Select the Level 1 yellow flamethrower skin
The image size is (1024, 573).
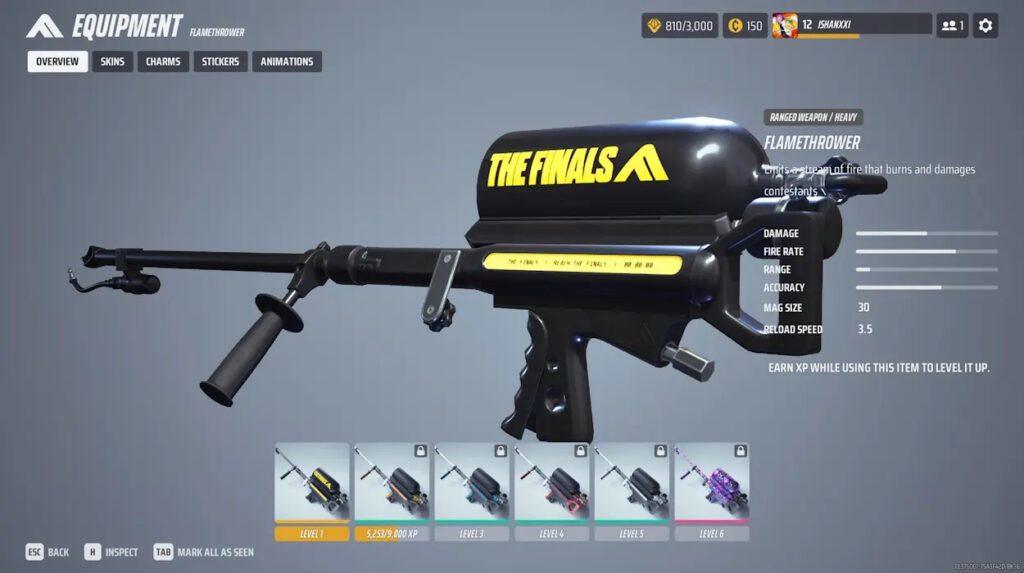coord(312,483)
